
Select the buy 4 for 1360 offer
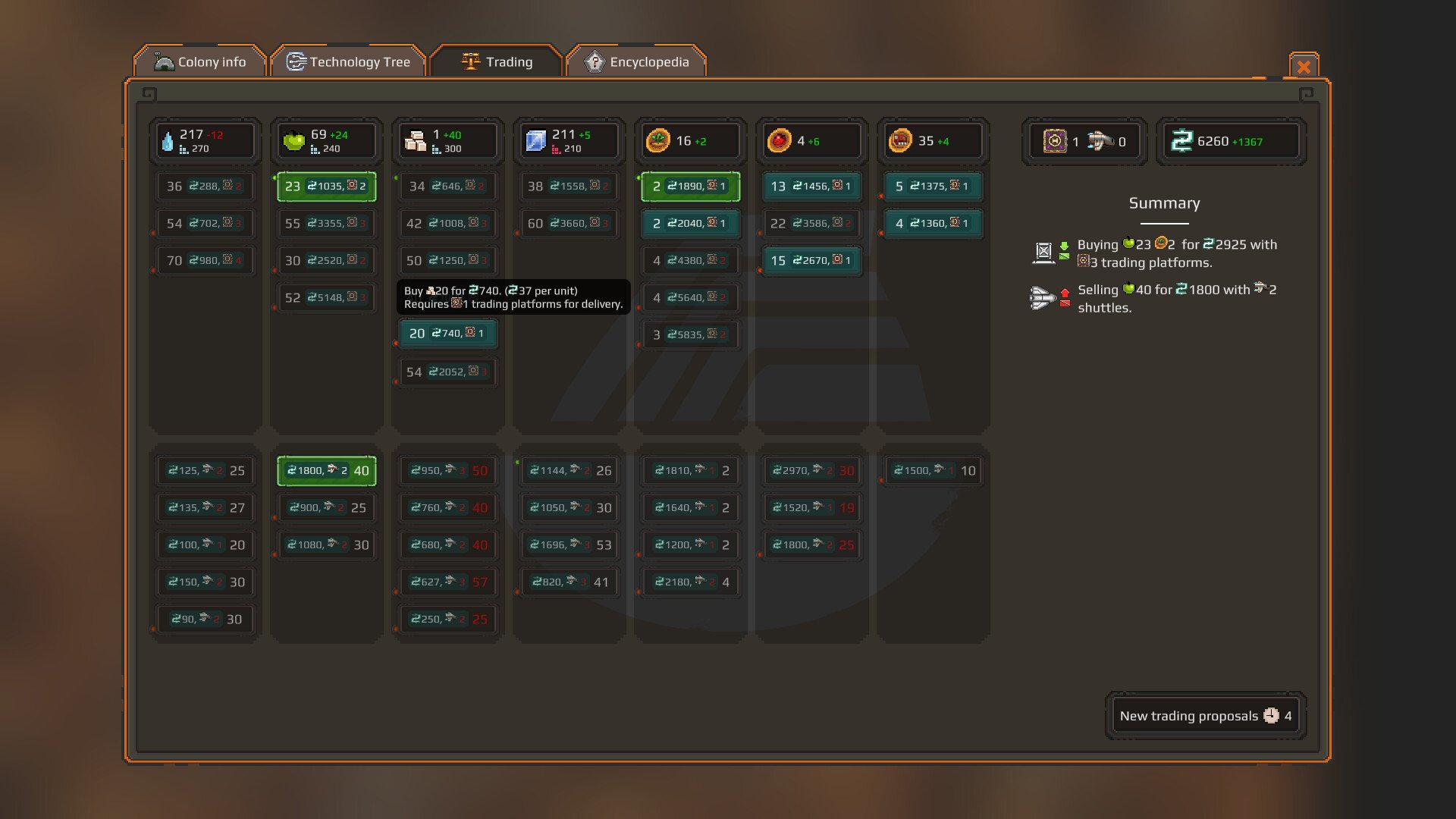[x=933, y=224]
